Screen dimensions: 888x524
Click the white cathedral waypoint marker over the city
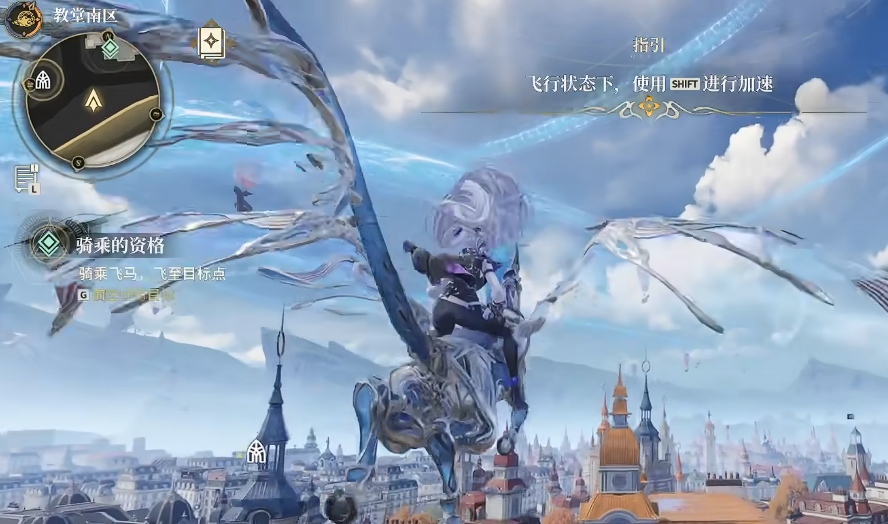[x=256, y=453]
